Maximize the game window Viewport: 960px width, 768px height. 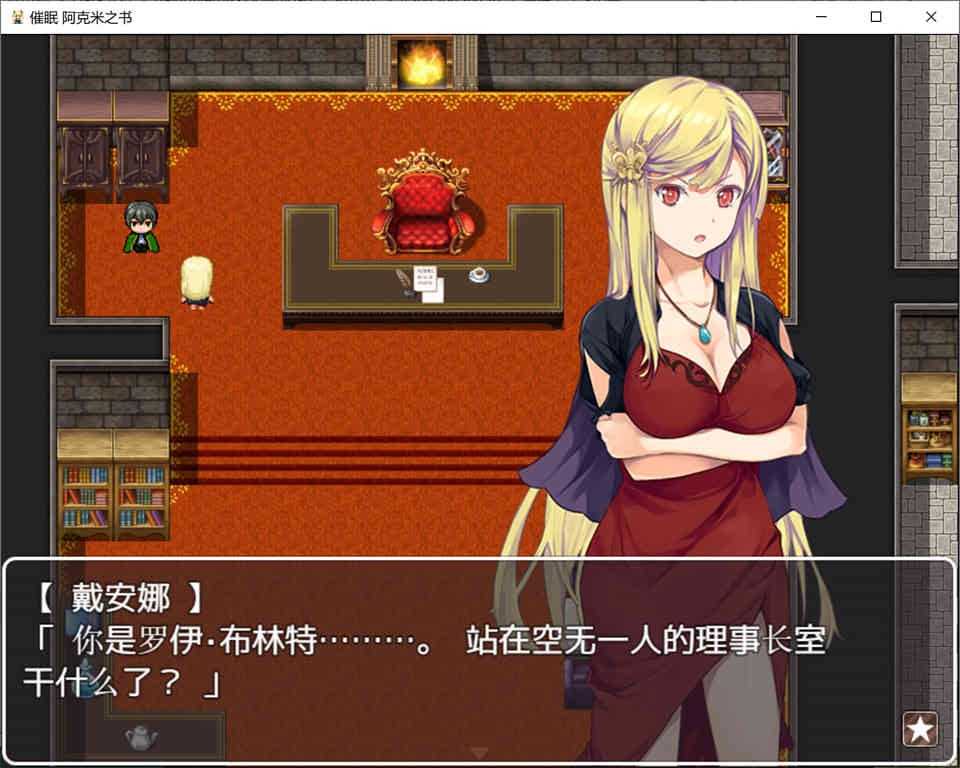click(x=876, y=17)
